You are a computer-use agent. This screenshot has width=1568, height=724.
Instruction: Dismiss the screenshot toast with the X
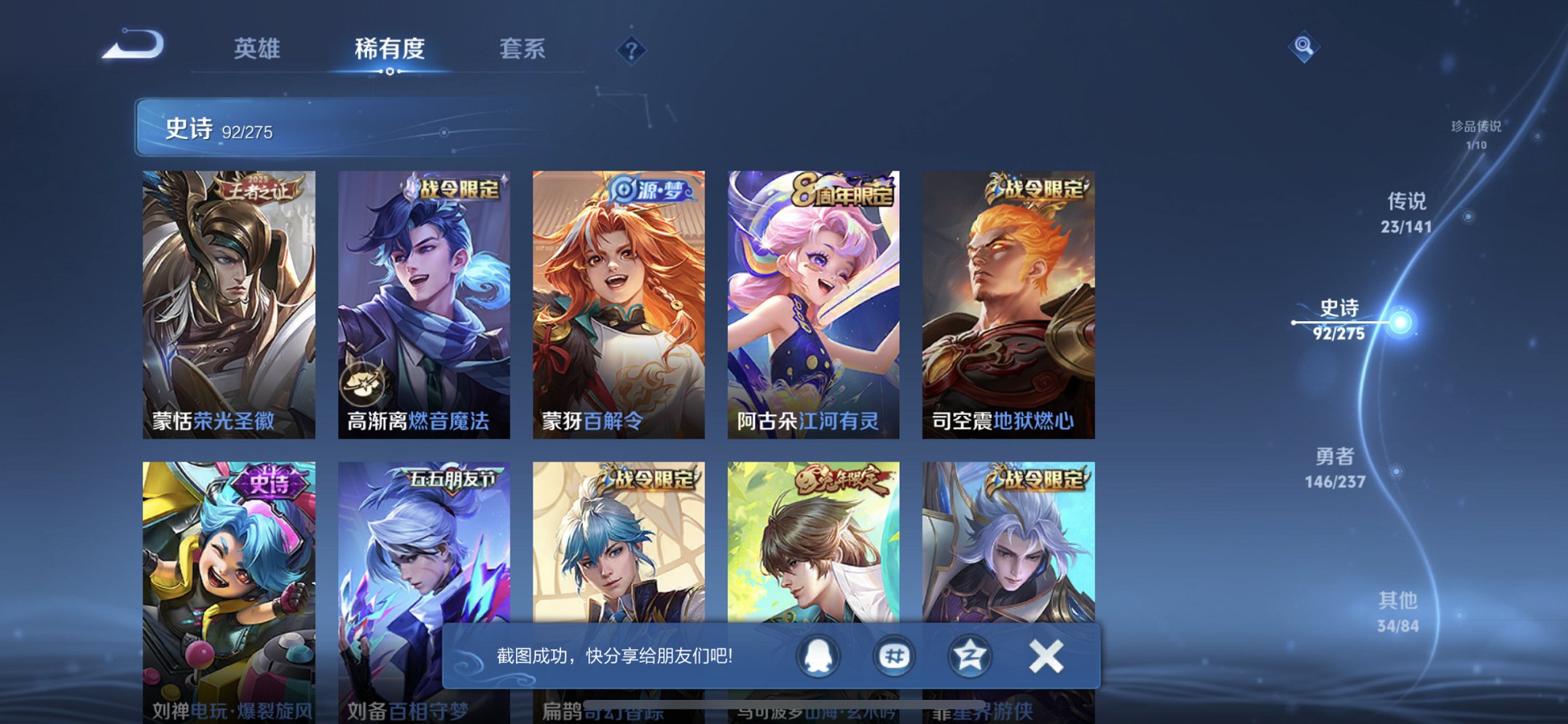coord(1045,655)
